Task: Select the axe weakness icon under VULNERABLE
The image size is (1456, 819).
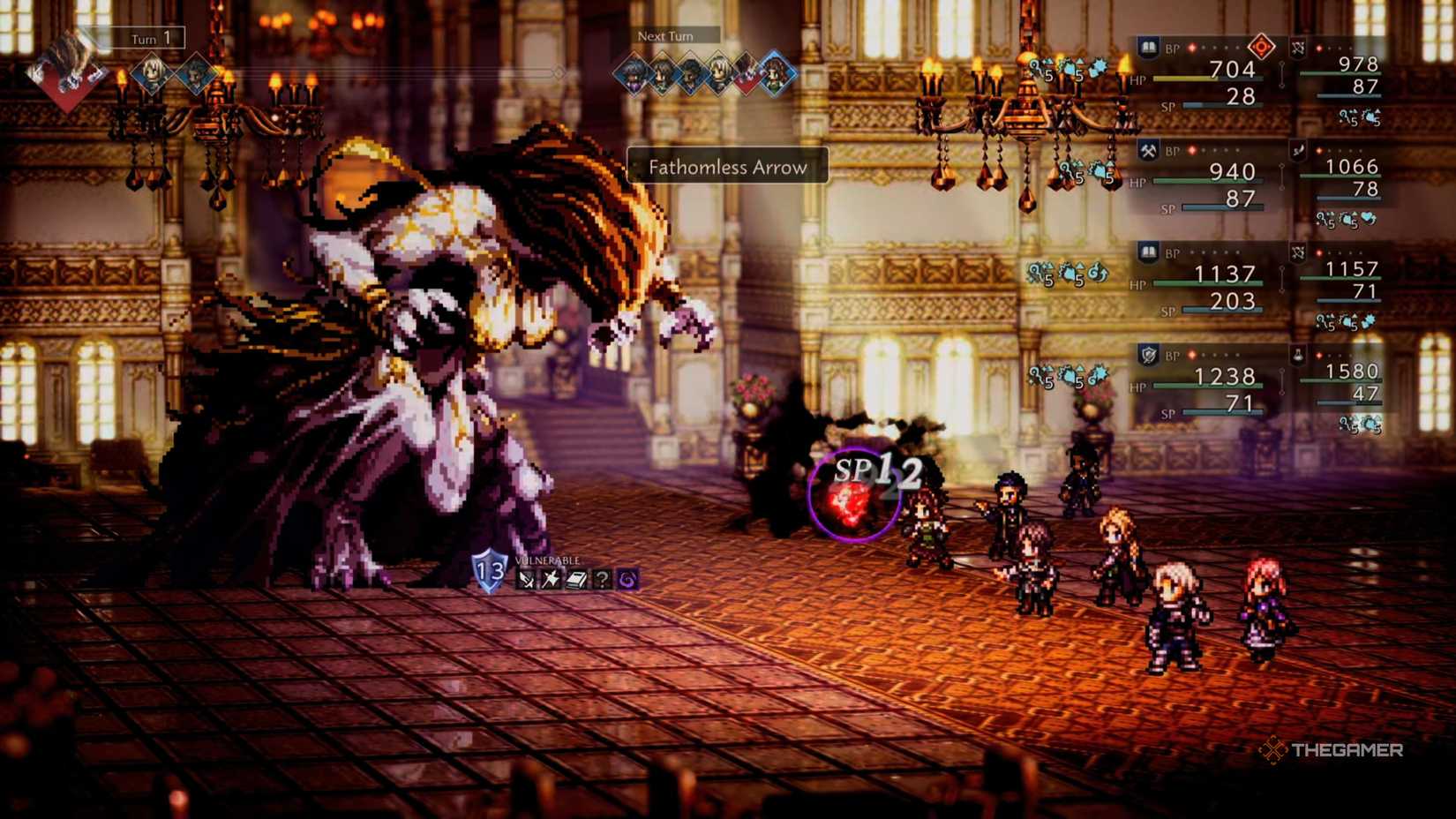Action: tap(552, 579)
